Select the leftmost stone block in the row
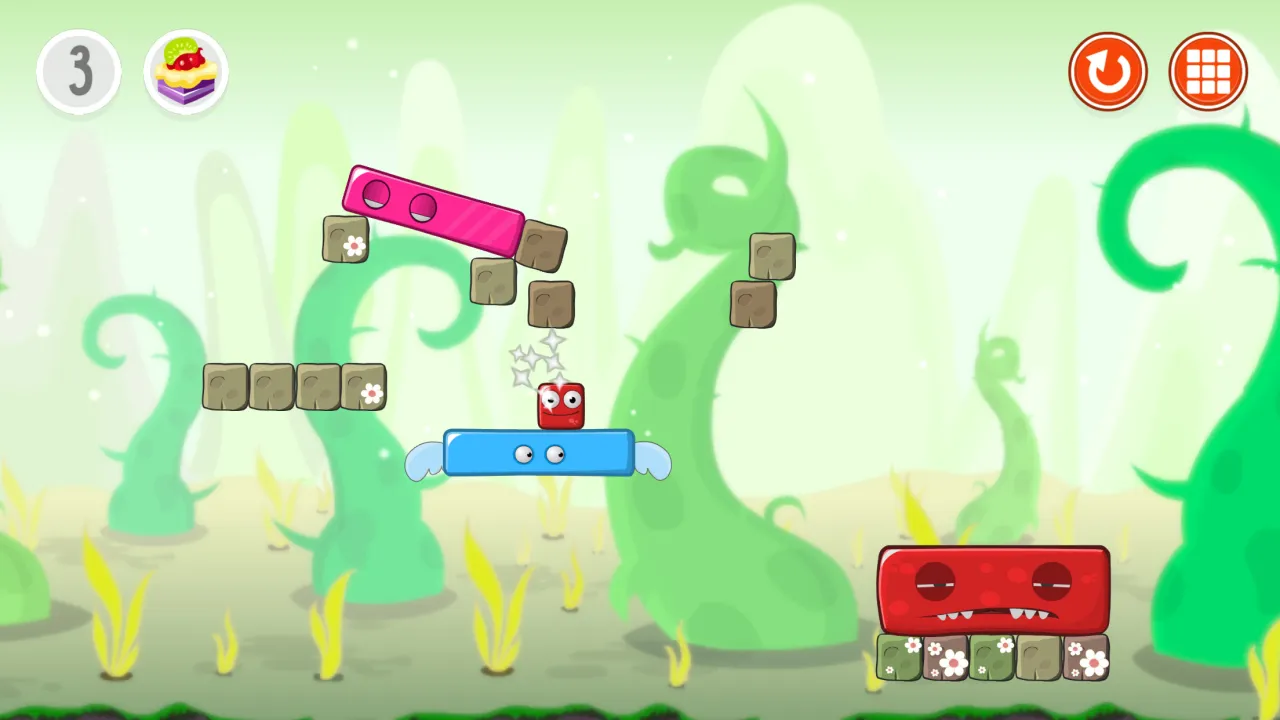 point(224,385)
